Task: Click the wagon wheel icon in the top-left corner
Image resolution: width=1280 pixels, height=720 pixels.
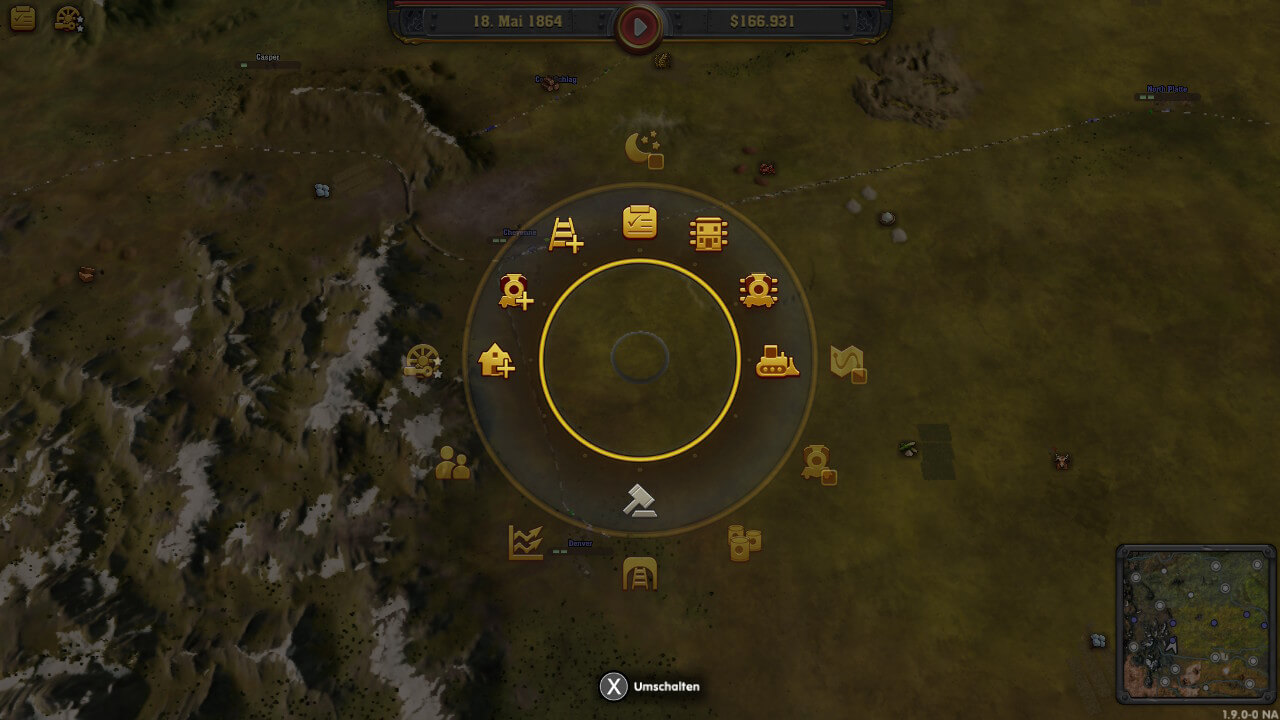Action: pos(68,18)
